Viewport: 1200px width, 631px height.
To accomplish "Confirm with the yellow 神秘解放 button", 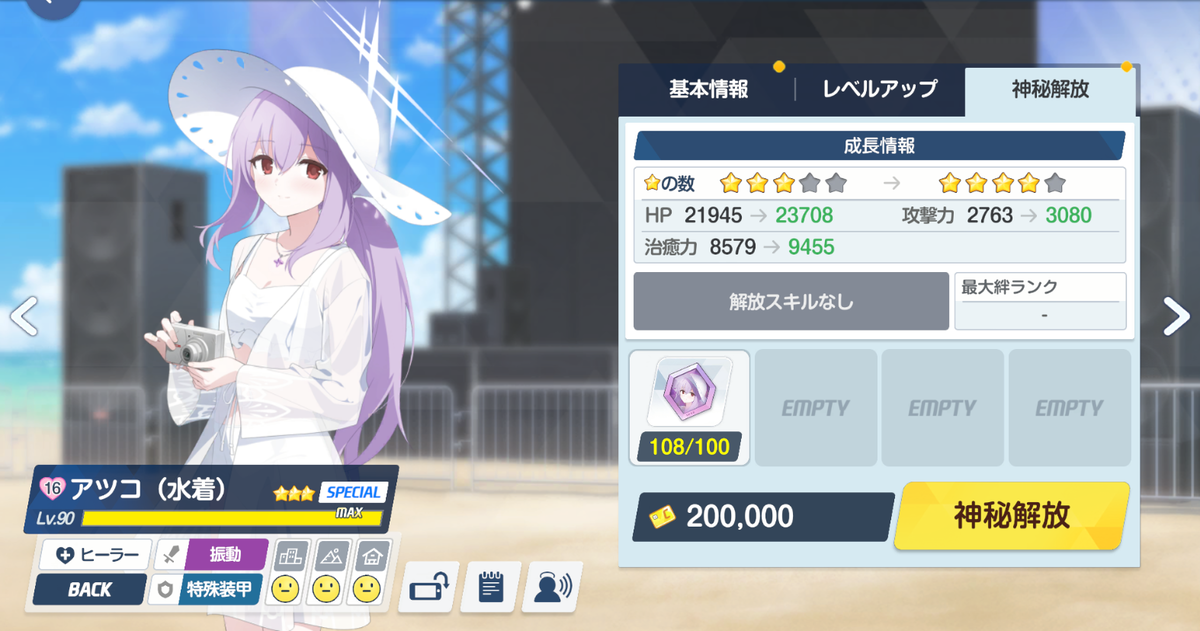I will coord(1011,516).
